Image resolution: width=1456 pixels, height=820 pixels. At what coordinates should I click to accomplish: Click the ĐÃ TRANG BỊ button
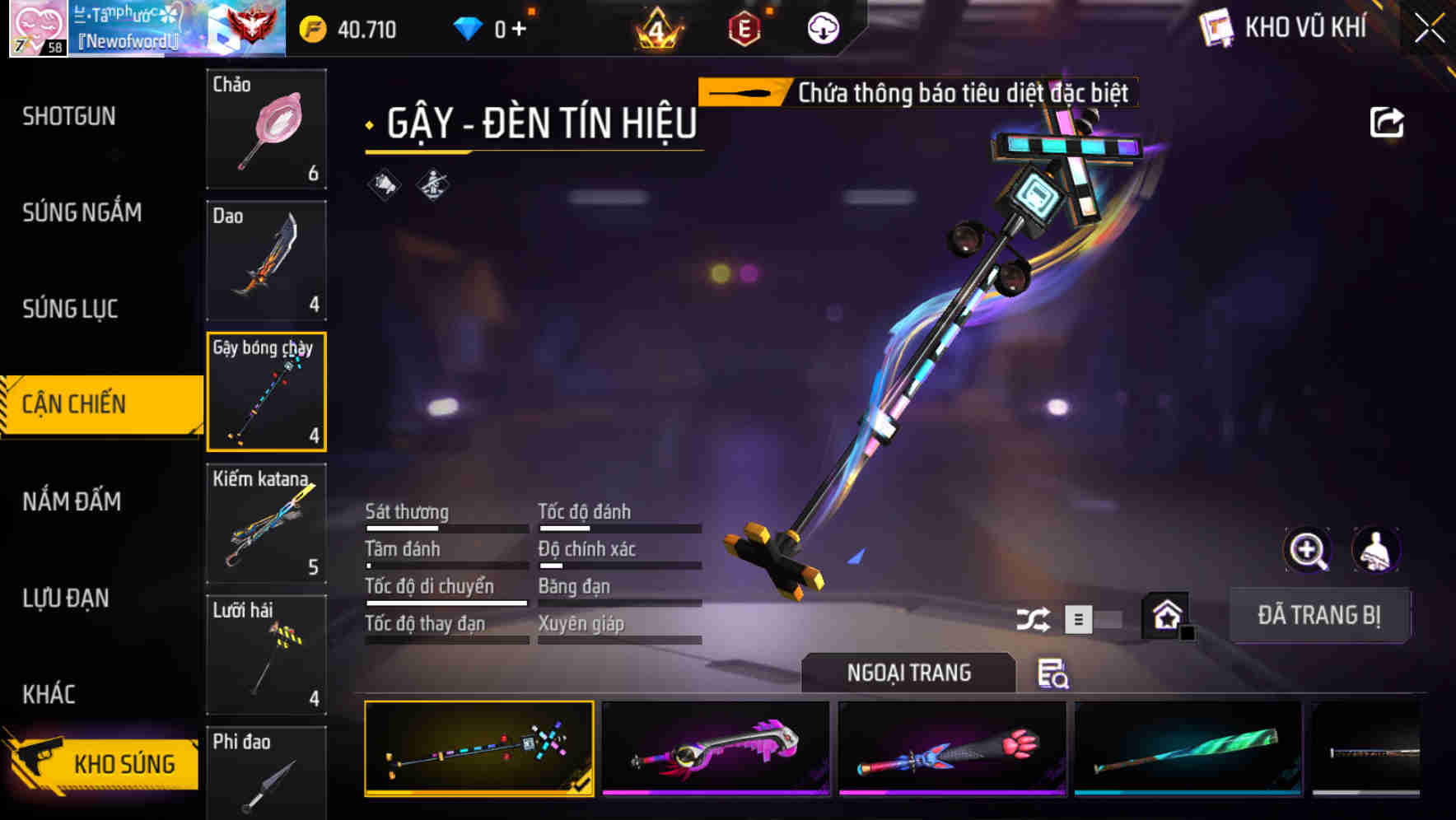click(1318, 615)
